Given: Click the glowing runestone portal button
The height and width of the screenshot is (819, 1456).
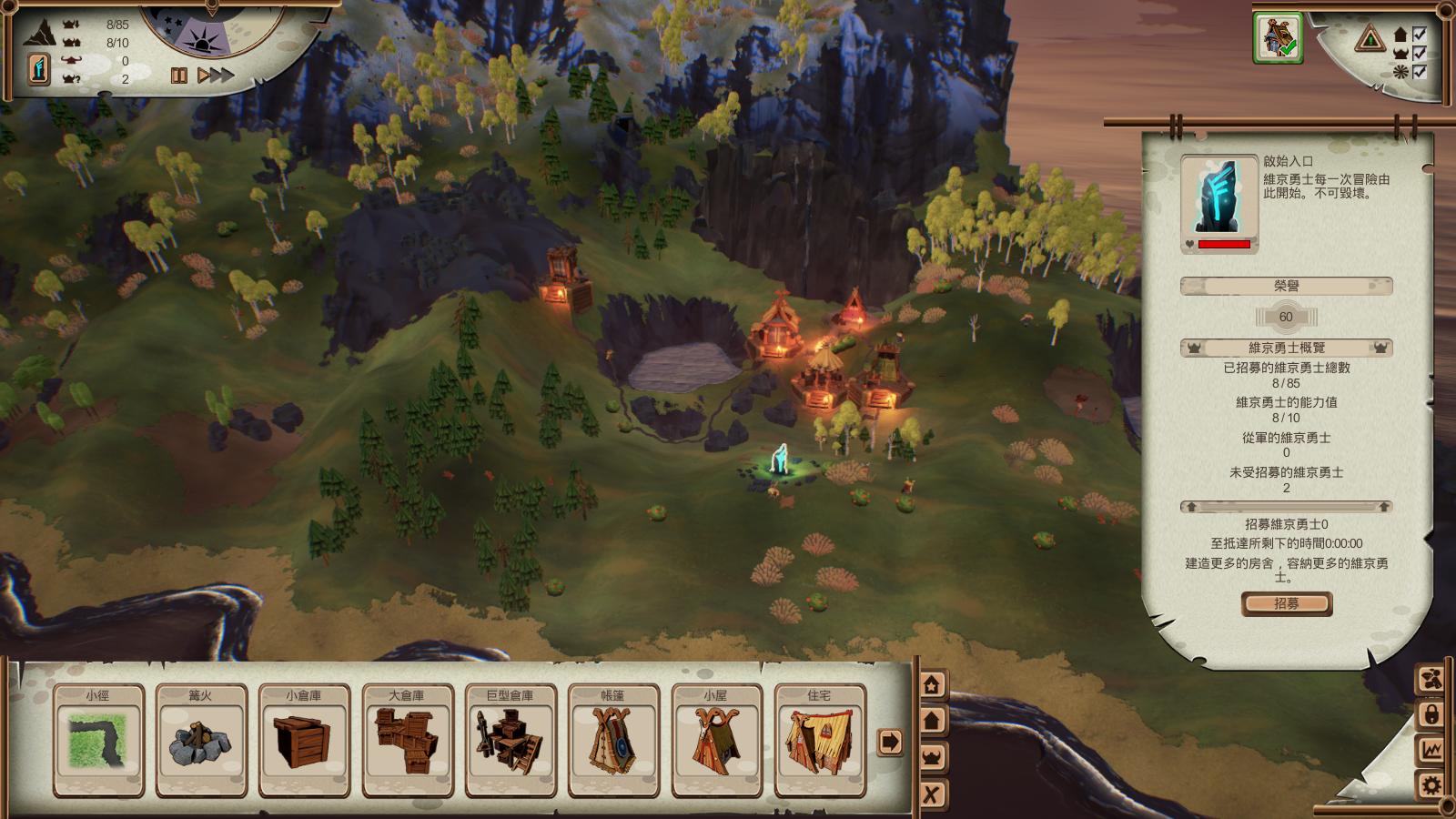Looking at the screenshot, I should (38, 69).
